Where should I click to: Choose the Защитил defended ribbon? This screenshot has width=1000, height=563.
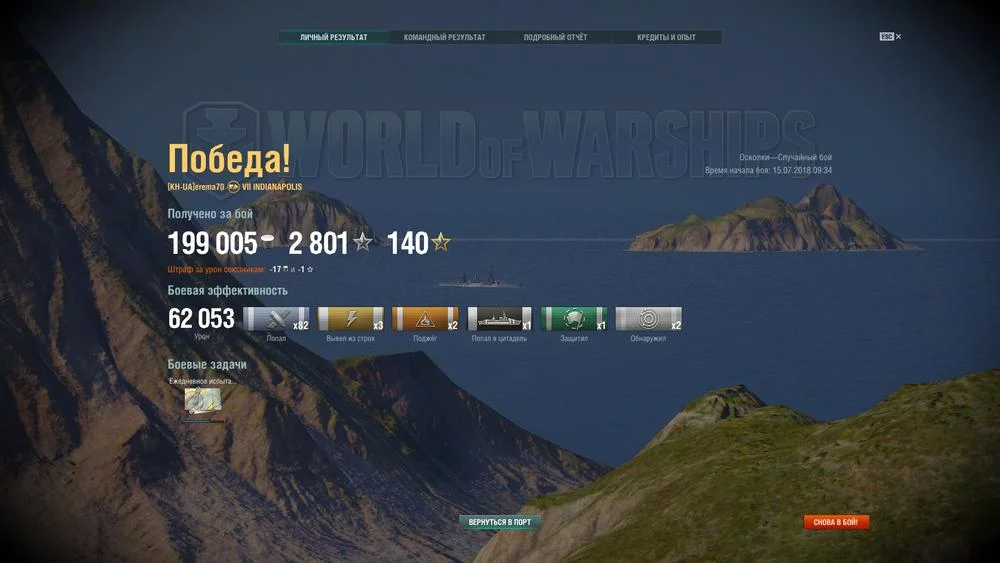tap(574, 320)
